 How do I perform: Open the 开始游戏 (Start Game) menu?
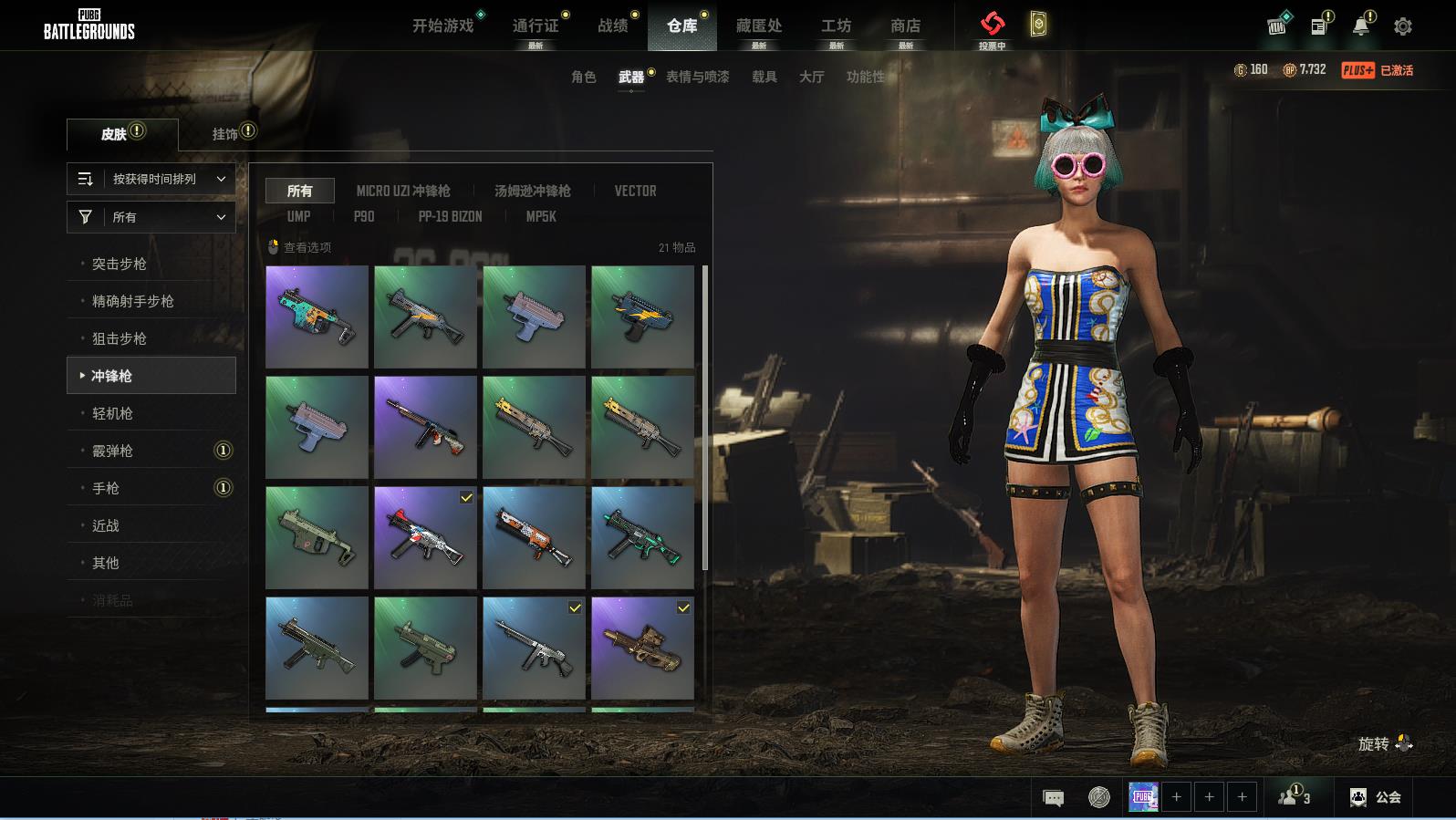point(442,26)
